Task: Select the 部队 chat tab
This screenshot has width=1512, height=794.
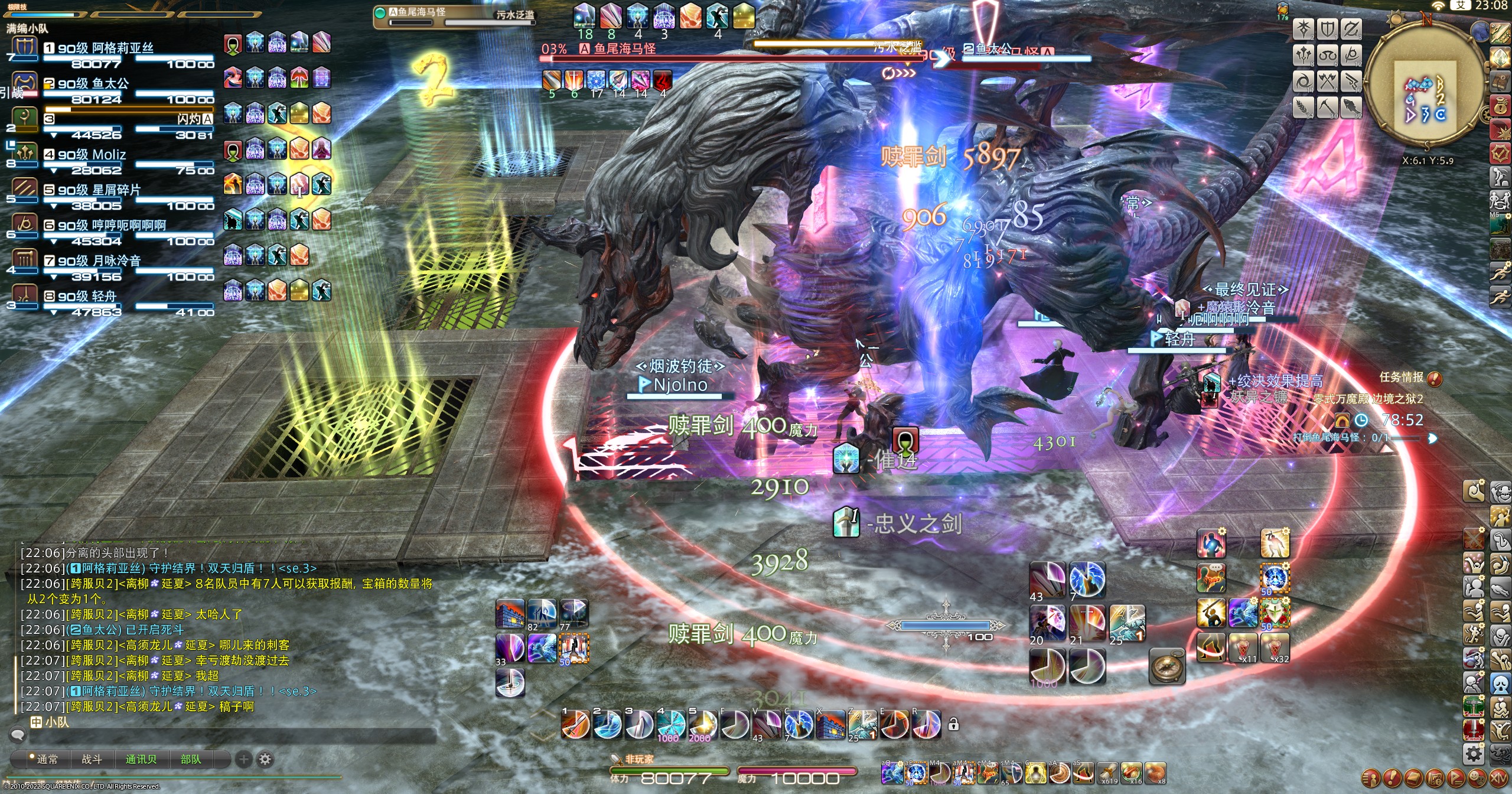Action: (x=190, y=759)
